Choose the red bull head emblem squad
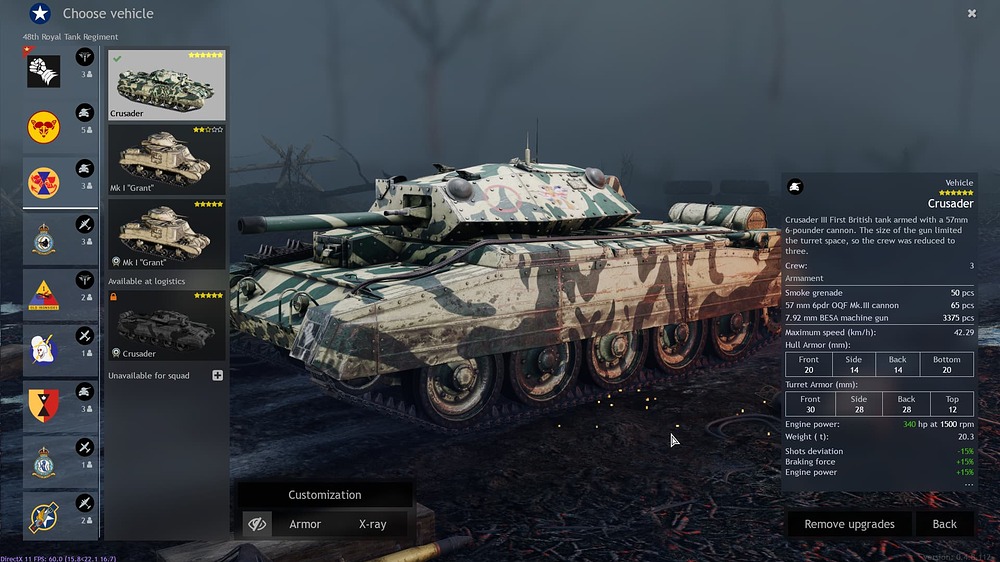The width and height of the screenshot is (1000, 562). [x=44, y=127]
